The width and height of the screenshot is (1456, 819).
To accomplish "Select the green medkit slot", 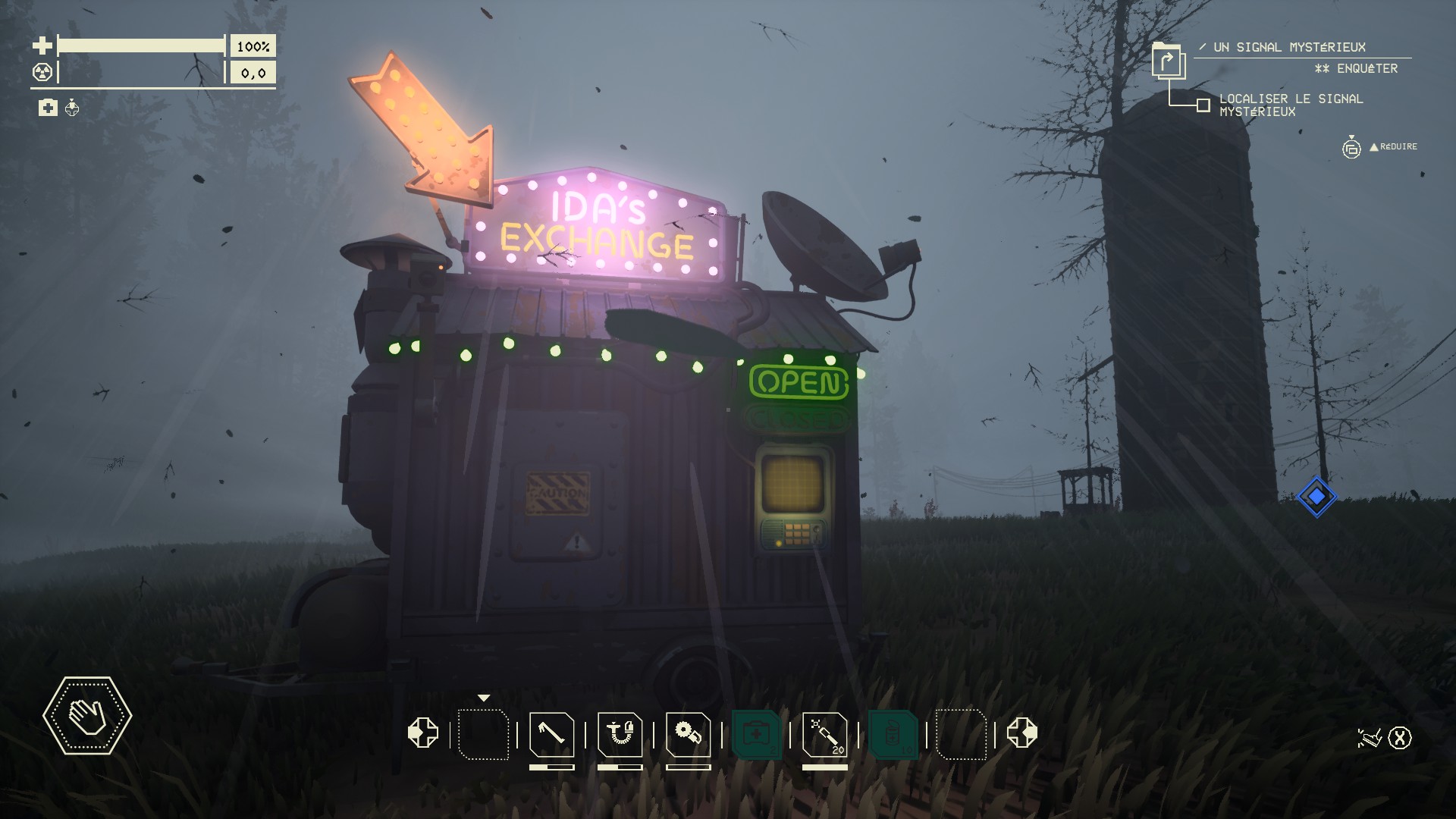I will pyautogui.click(x=756, y=734).
